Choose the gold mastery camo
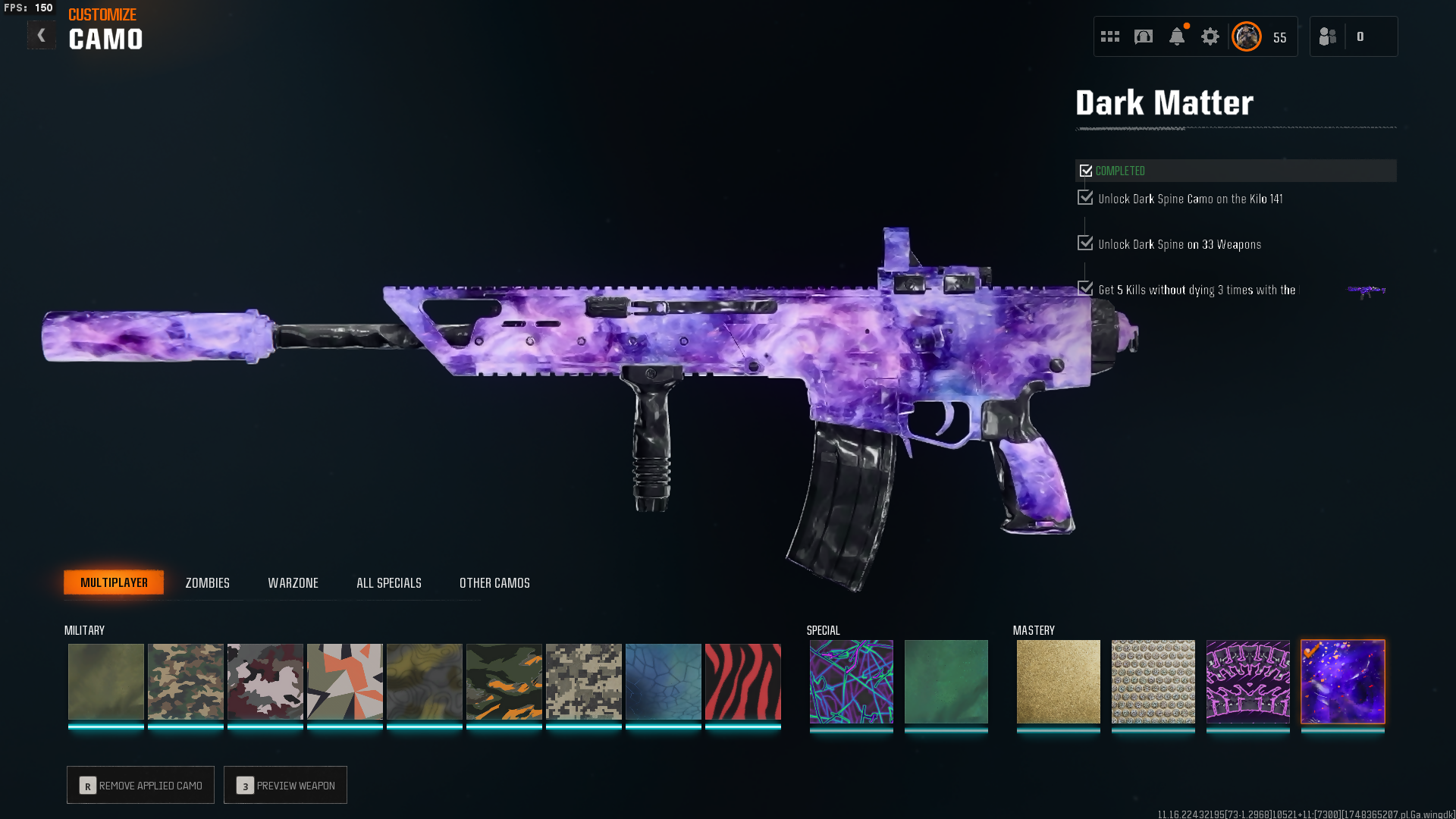The height and width of the screenshot is (819, 1456). (1058, 681)
